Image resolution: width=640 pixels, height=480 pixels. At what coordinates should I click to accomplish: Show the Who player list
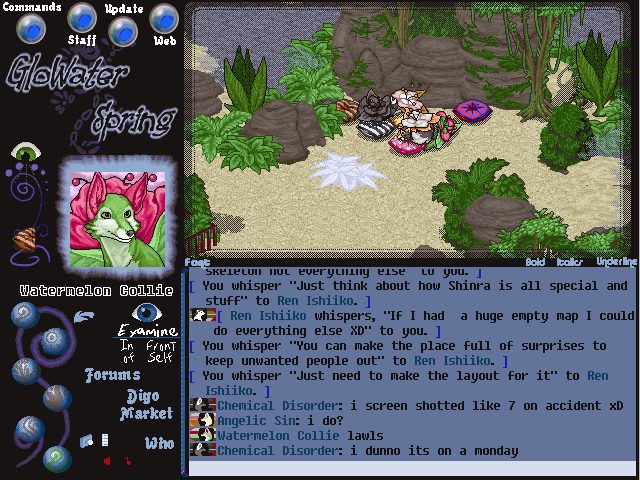(159, 443)
